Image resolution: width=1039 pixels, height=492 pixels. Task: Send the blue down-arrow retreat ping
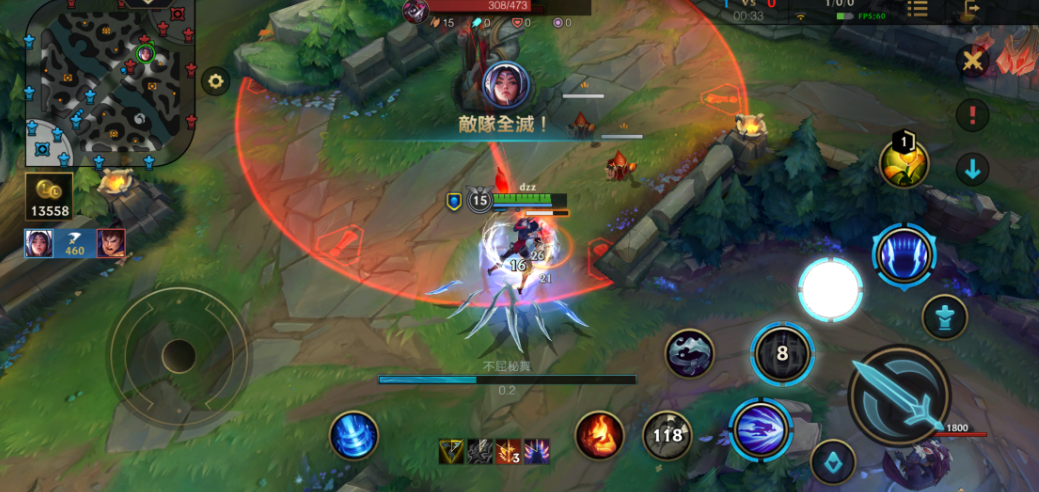pyautogui.click(x=971, y=169)
